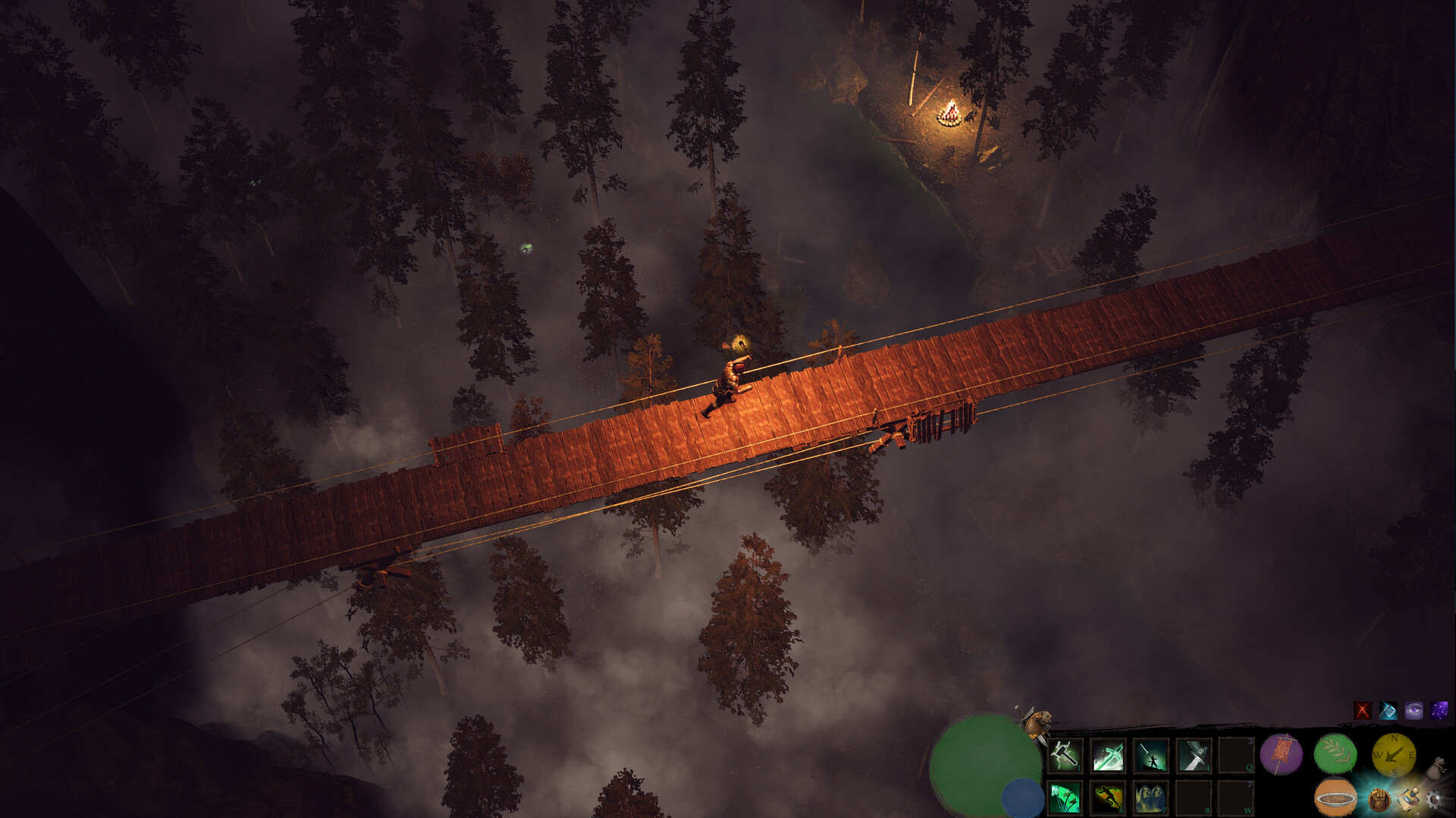
Task: Click the stamped document button
Action: (x=1409, y=799)
